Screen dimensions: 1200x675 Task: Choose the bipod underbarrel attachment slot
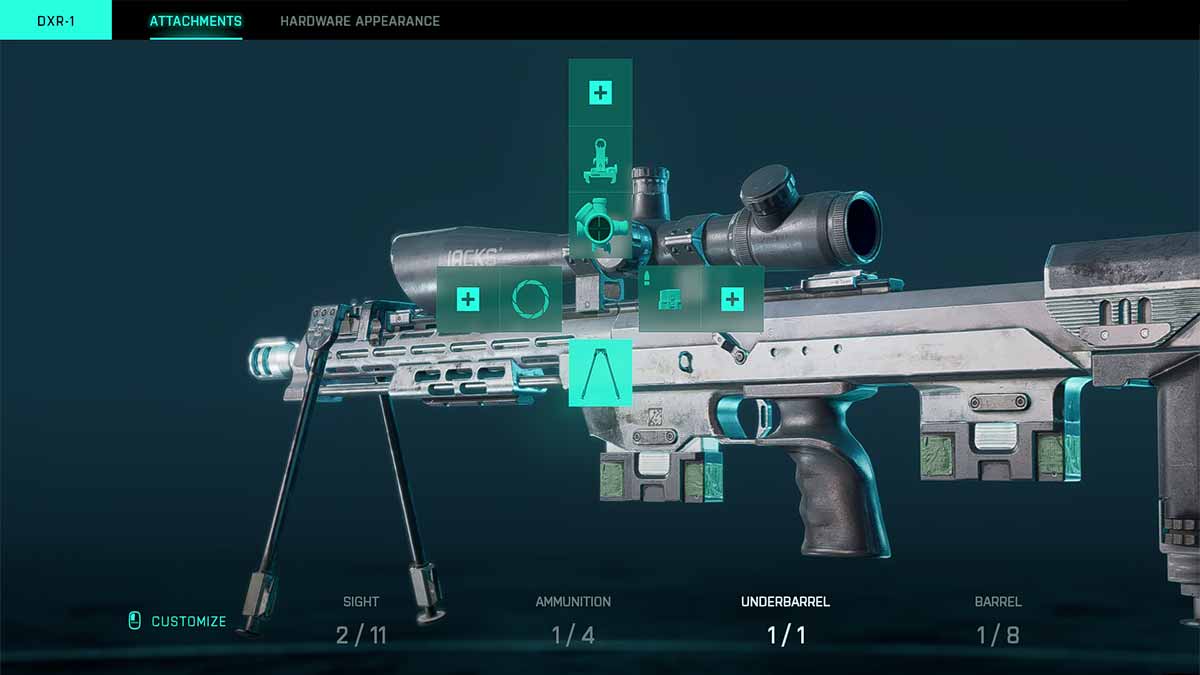click(600, 373)
